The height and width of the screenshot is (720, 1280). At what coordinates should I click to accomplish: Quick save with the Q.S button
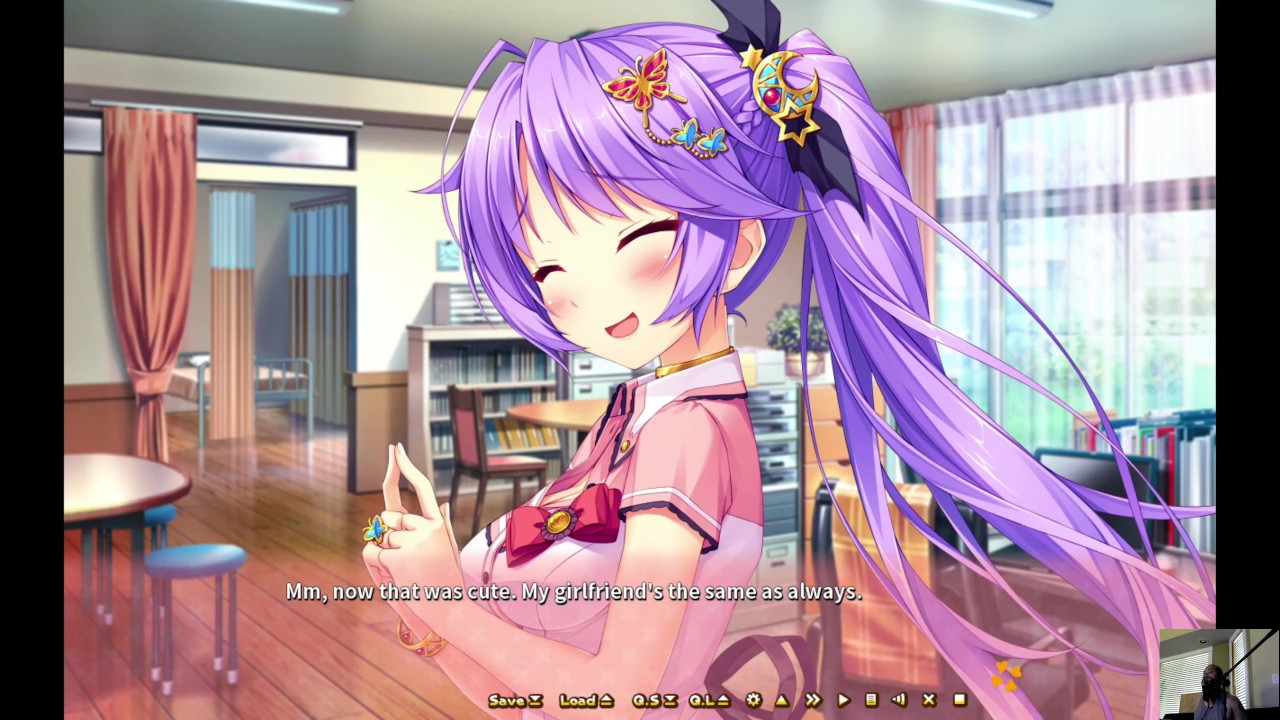pyautogui.click(x=655, y=701)
